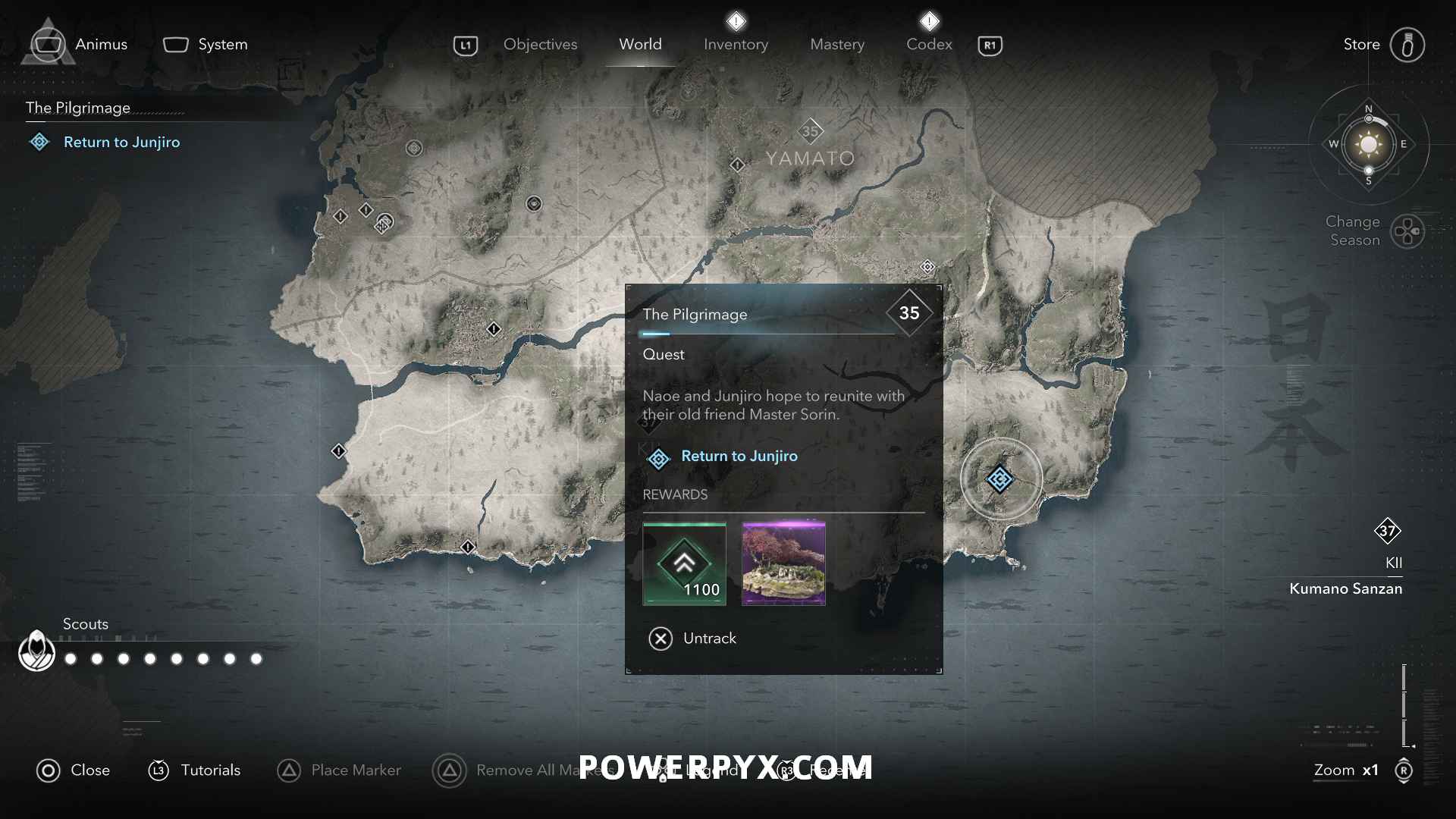
Task: Select the Kii region level 37 marker
Action: click(x=1387, y=531)
